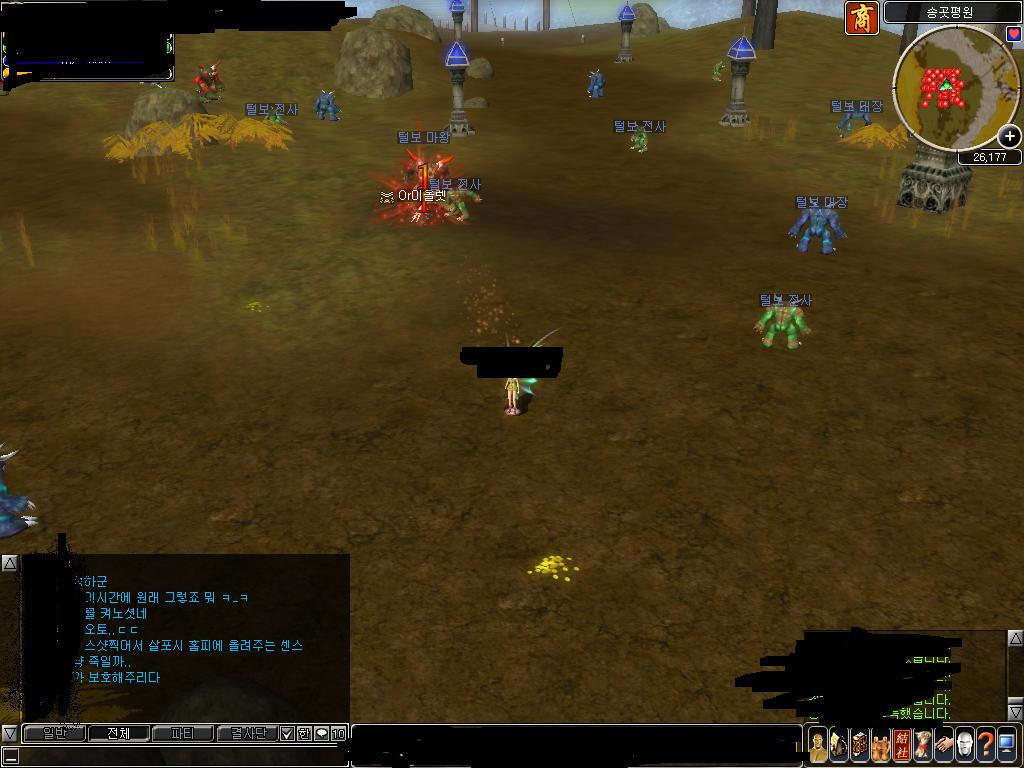Toggle the checkbox beside the chat tabs
This screenshot has height=768, width=1024.
[x=287, y=734]
